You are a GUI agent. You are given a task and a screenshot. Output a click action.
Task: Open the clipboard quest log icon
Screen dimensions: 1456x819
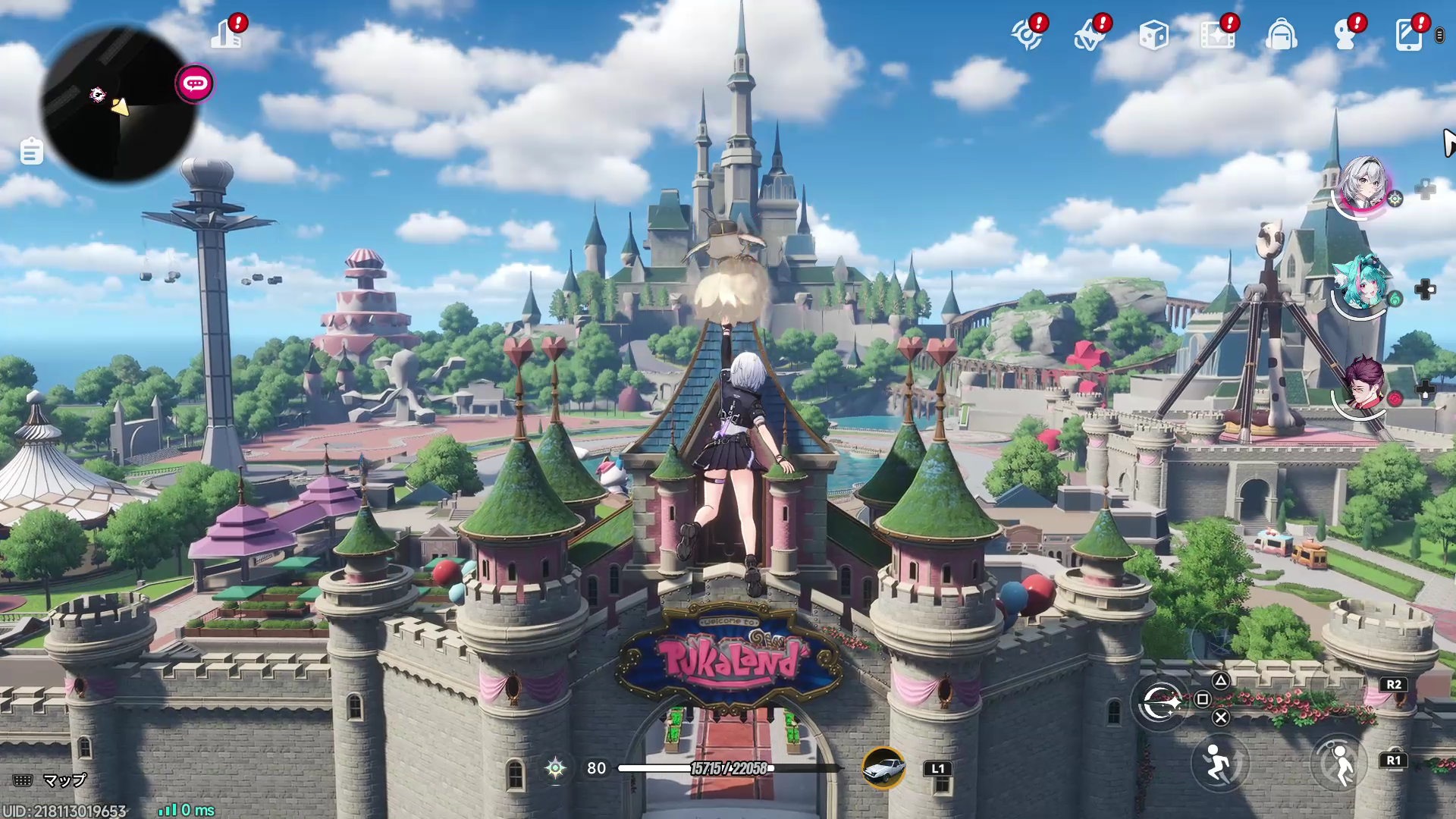click(31, 152)
